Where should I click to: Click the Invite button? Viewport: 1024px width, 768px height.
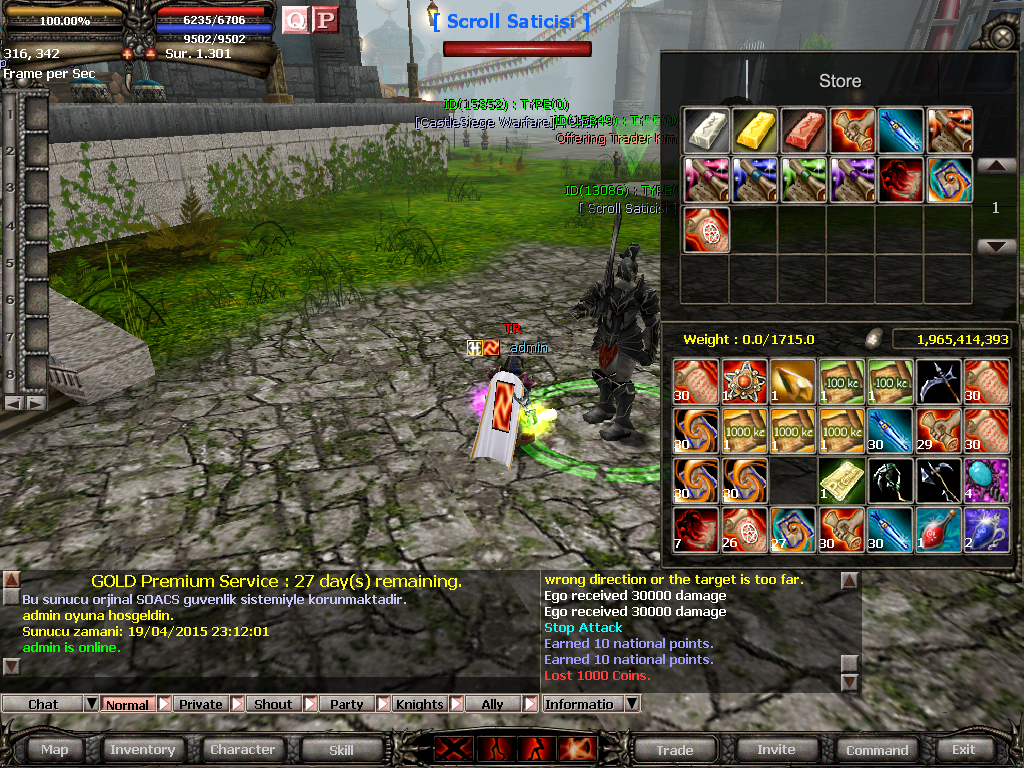(x=776, y=749)
